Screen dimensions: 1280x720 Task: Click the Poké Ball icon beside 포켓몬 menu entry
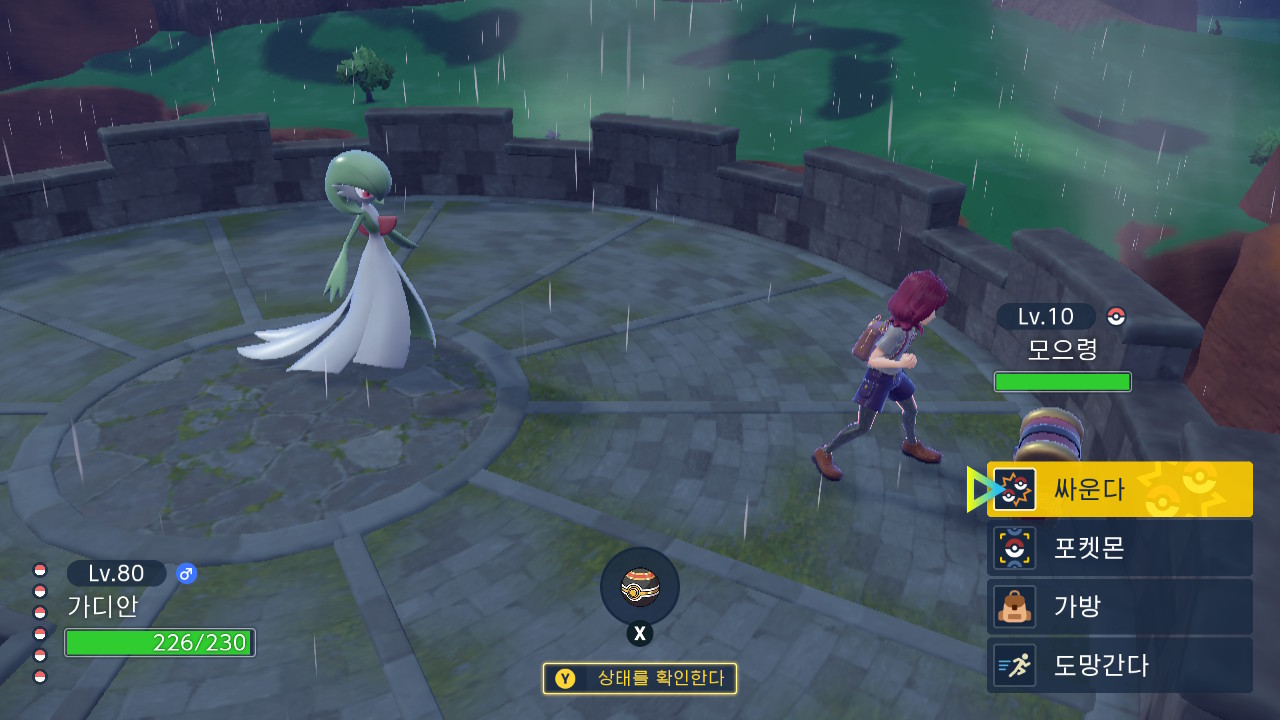click(x=1014, y=547)
